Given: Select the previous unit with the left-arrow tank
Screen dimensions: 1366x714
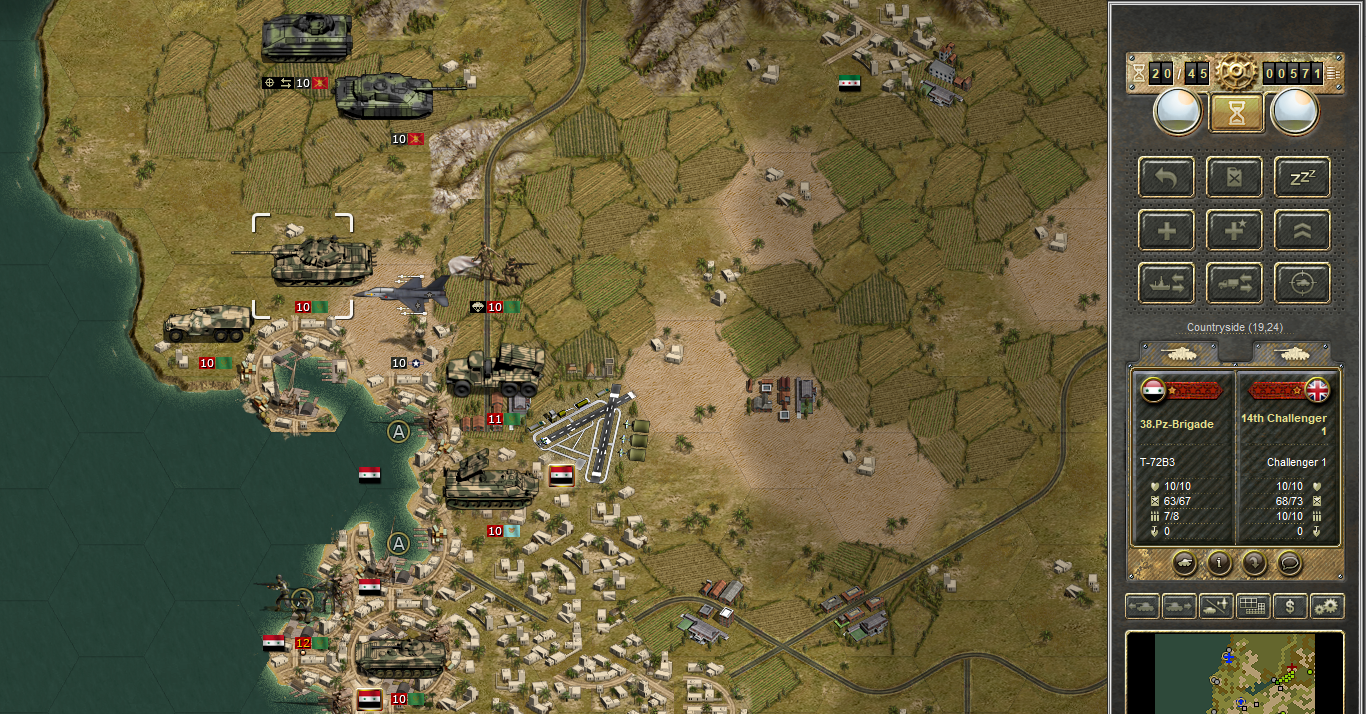Looking at the screenshot, I should [x=1141, y=606].
